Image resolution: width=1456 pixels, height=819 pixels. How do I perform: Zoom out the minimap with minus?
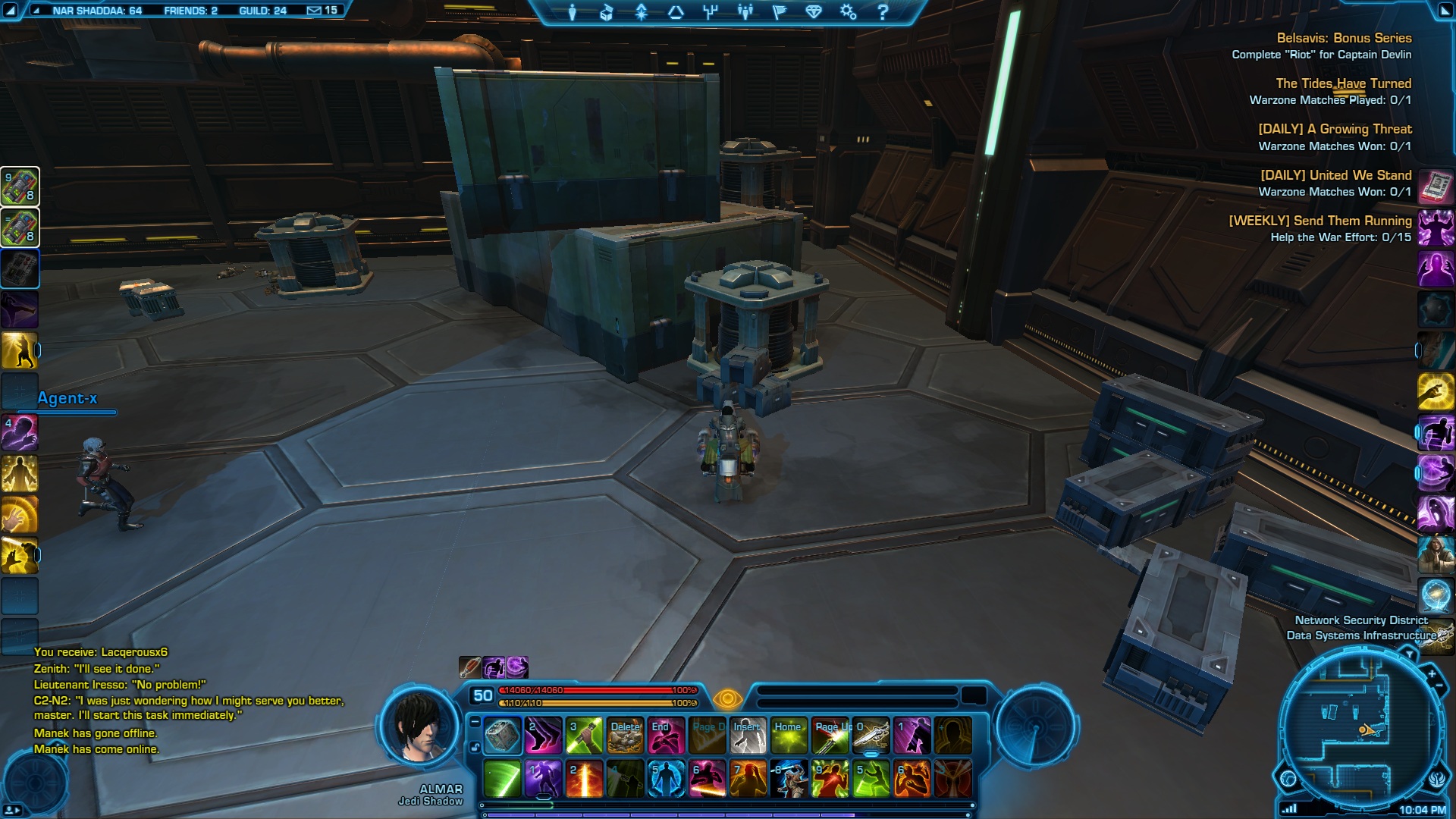(x=1439, y=686)
